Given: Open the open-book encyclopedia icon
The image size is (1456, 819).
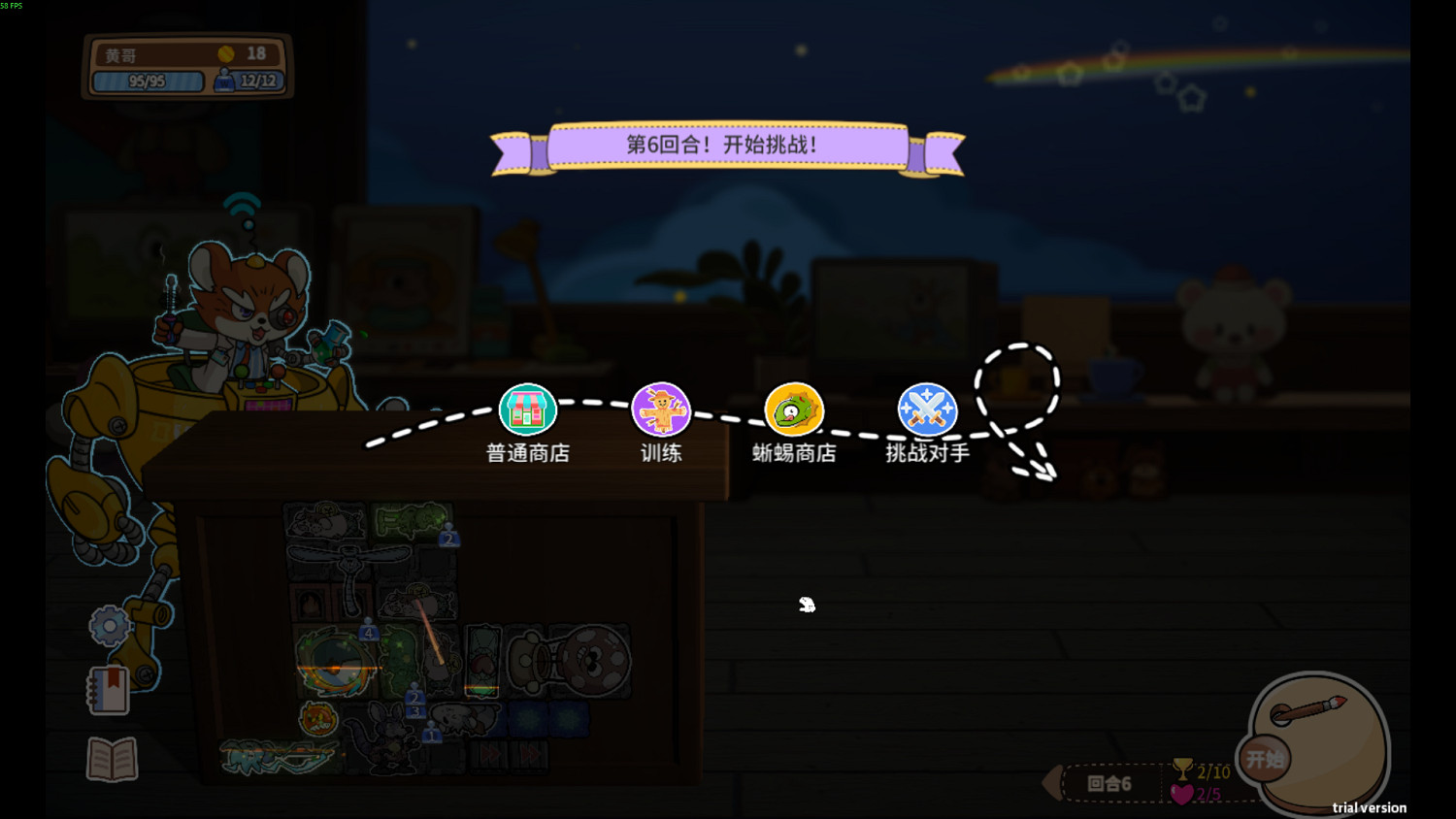Looking at the screenshot, I should [110, 761].
